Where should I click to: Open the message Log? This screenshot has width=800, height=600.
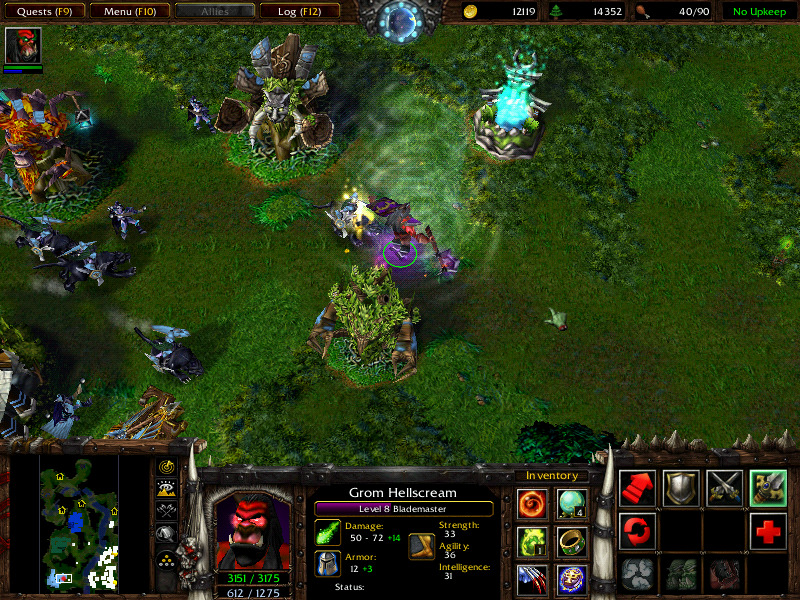[299, 12]
